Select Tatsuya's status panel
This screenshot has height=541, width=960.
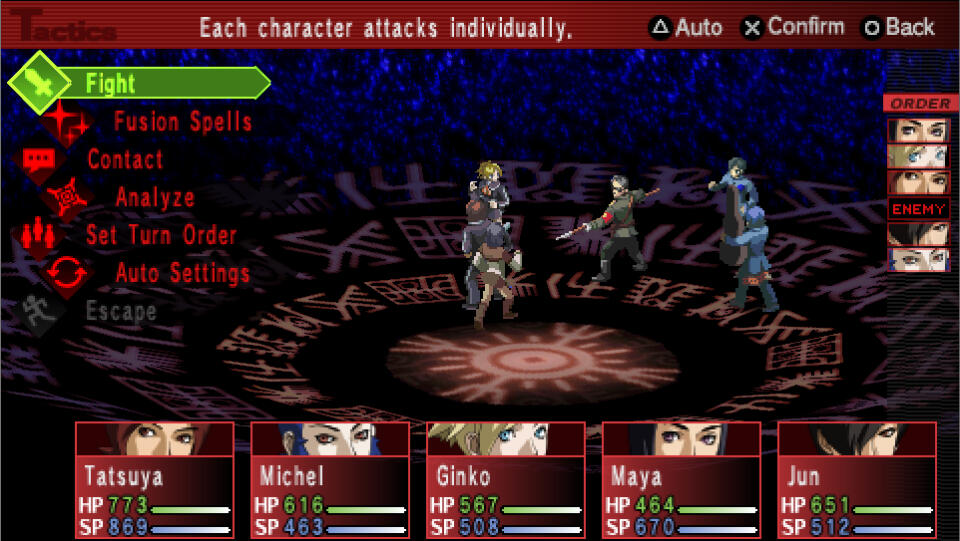click(x=154, y=480)
